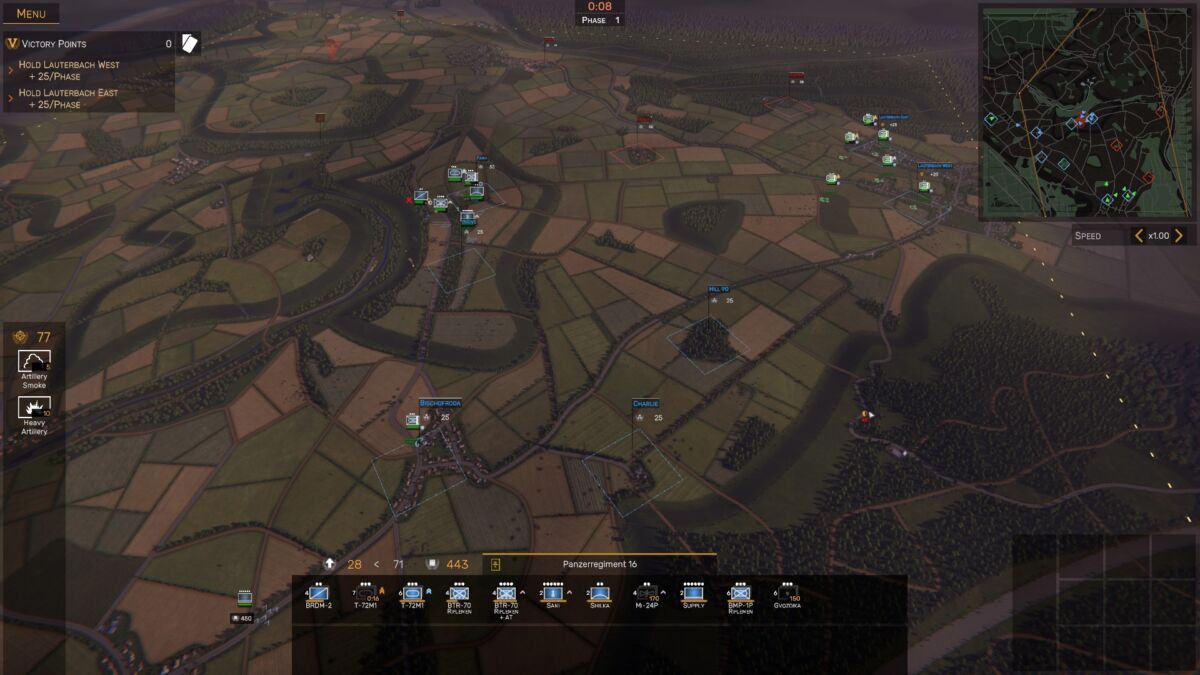Click the cards icon beside Victory Points

pyautogui.click(x=189, y=43)
